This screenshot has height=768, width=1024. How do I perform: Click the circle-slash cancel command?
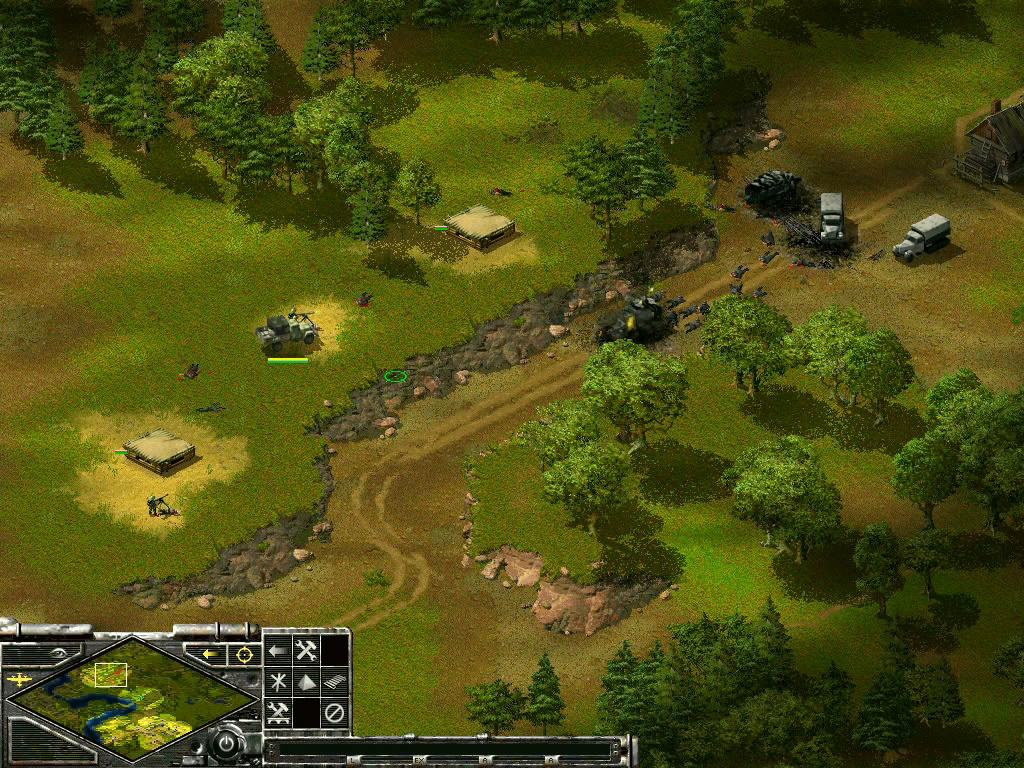(335, 713)
